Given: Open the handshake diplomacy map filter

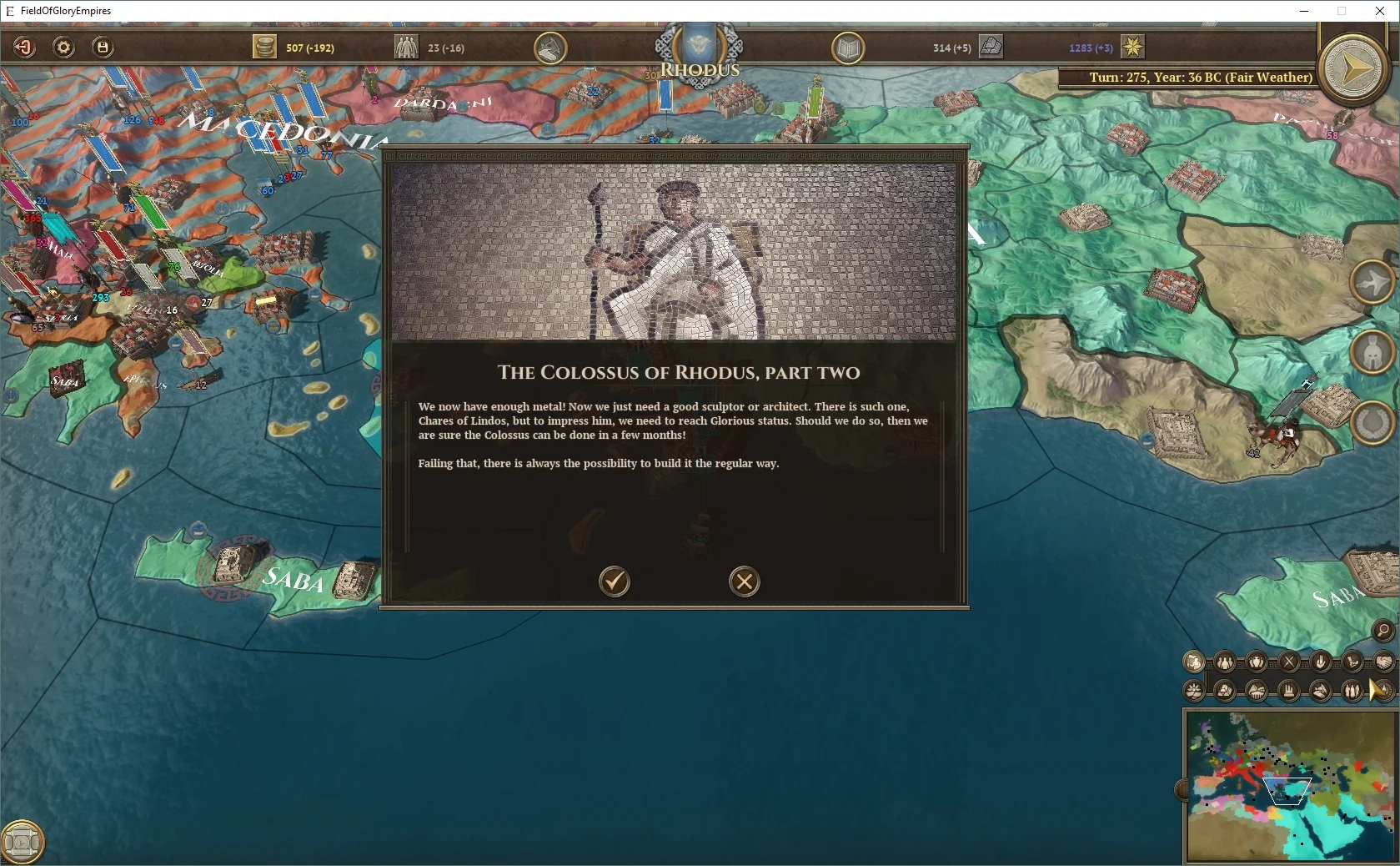Looking at the screenshot, I should coord(1383,663).
